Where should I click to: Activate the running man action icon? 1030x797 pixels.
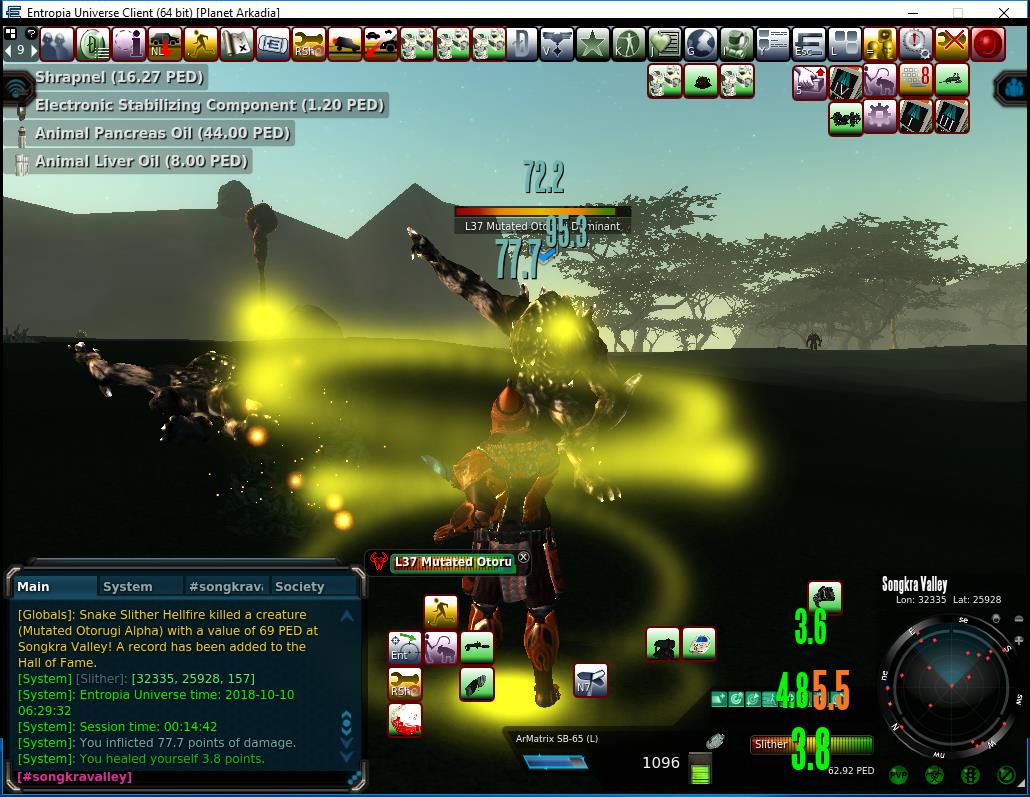click(x=440, y=610)
